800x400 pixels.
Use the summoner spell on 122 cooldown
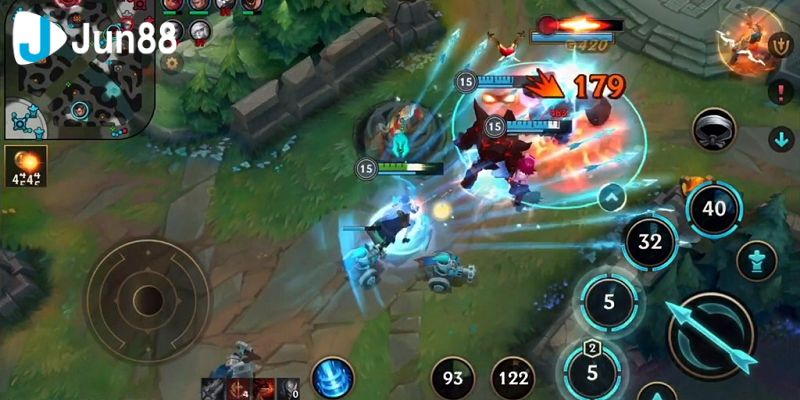pos(512,379)
